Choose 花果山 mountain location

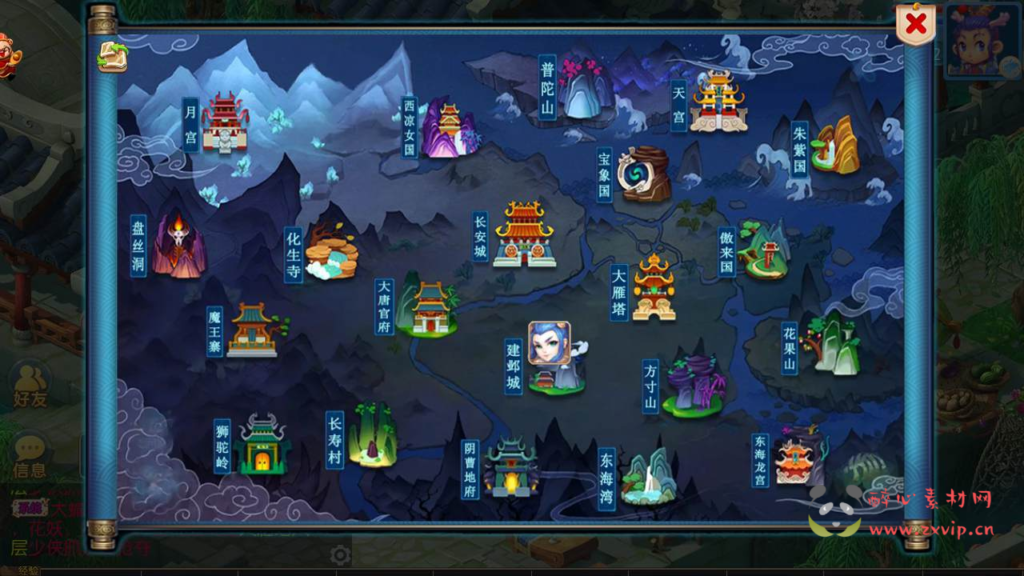click(830, 344)
